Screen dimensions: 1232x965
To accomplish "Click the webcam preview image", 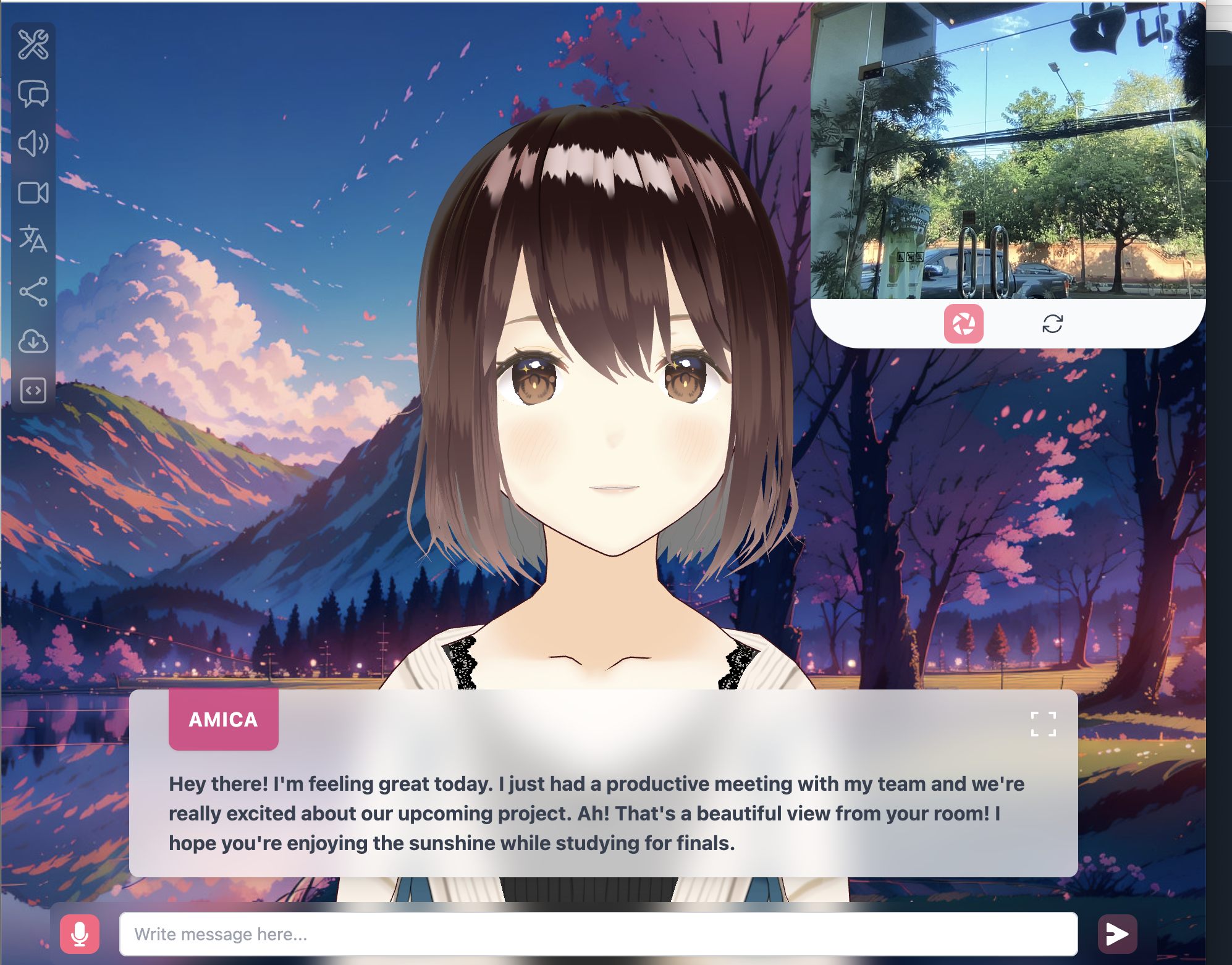I will [1007, 151].
